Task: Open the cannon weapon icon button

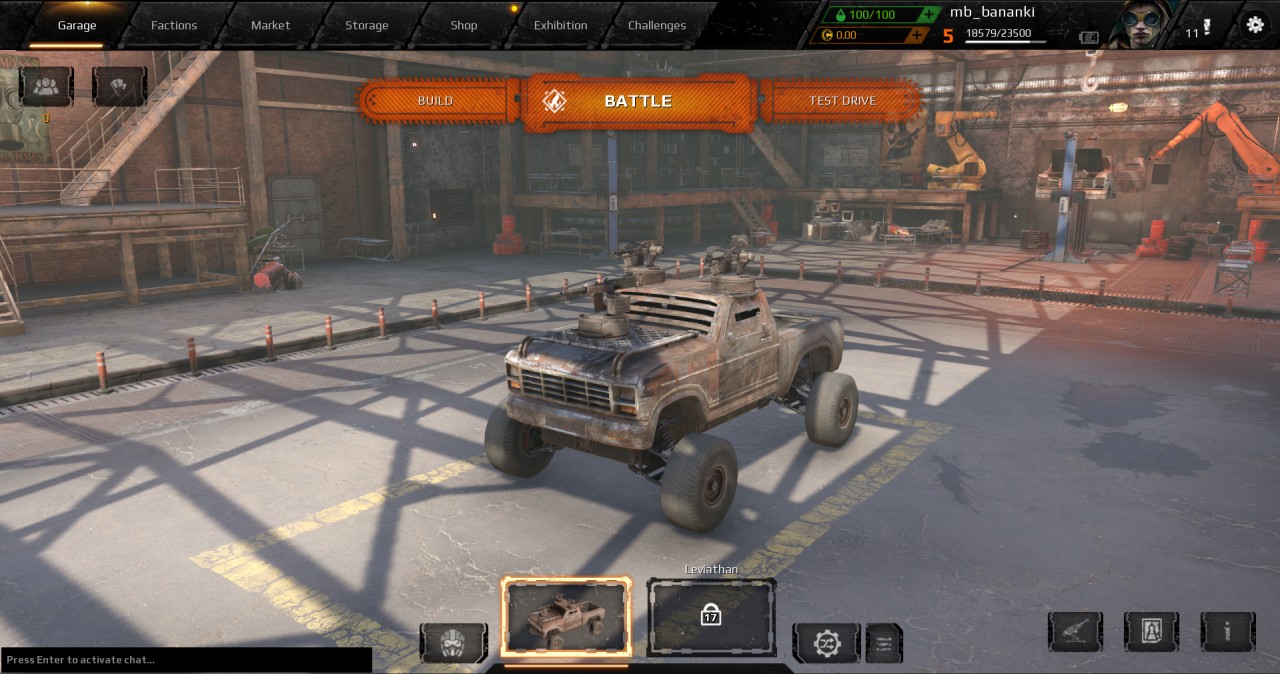Action: (1075, 632)
